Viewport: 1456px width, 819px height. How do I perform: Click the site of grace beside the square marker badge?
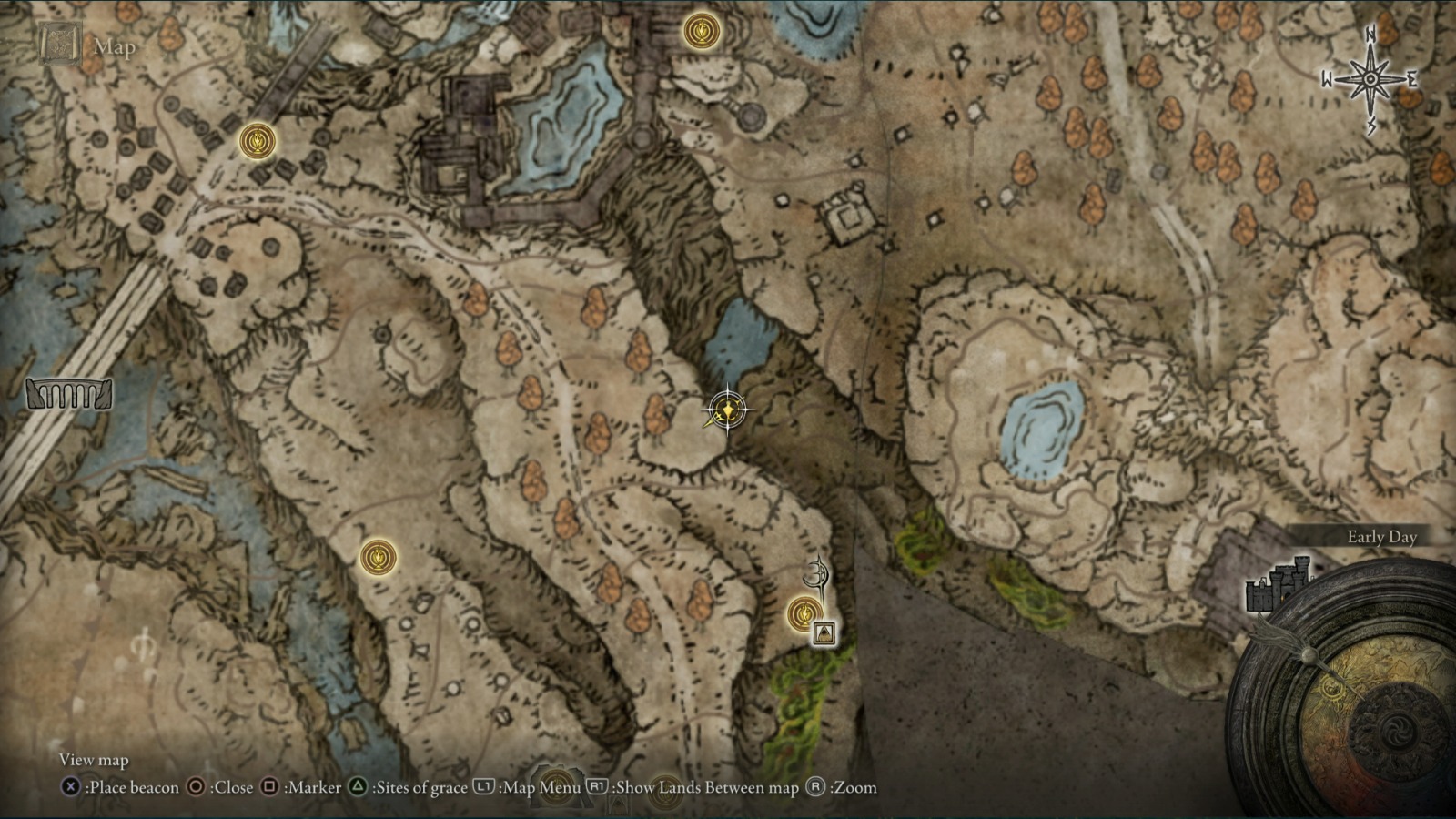tap(804, 615)
